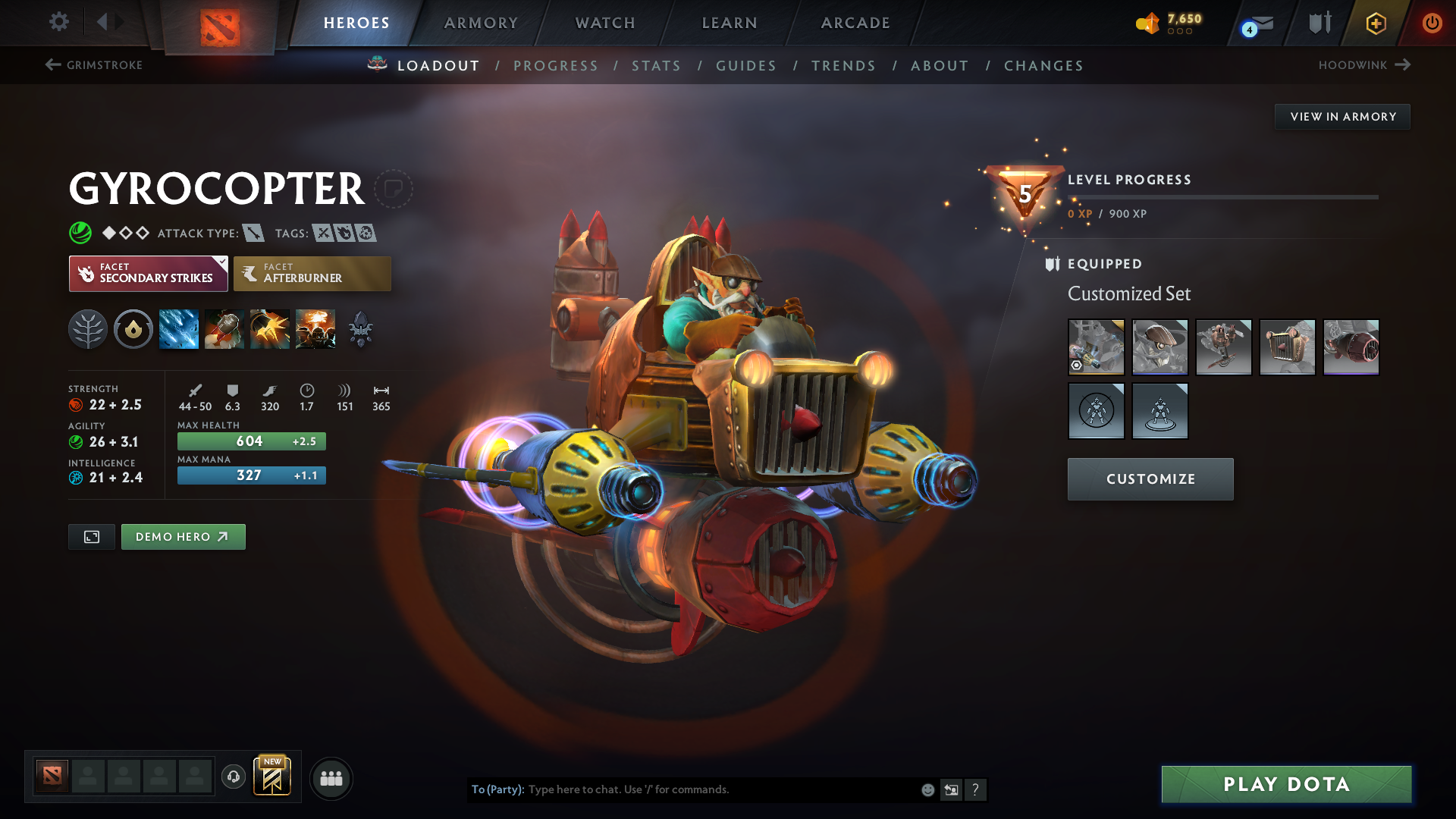Viewport: 1456px width, 819px height.
Task: Toggle fullscreen hero portrait view
Action: pos(91,536)
